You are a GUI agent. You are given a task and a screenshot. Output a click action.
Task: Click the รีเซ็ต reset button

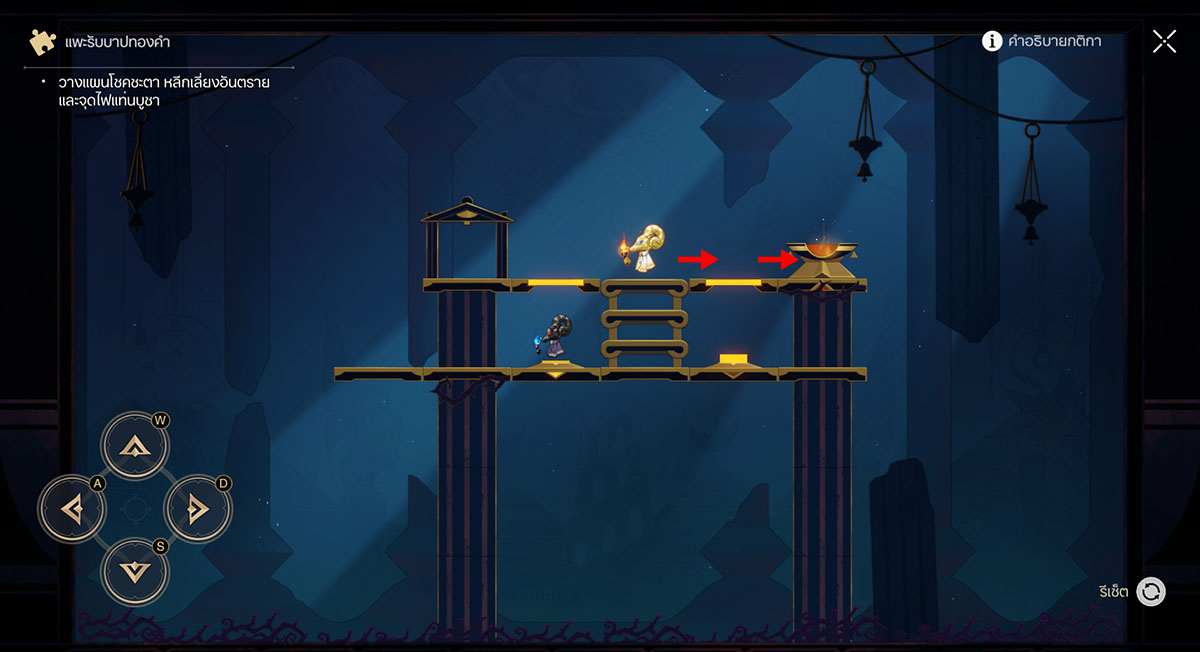click(x=1151, y=592)
